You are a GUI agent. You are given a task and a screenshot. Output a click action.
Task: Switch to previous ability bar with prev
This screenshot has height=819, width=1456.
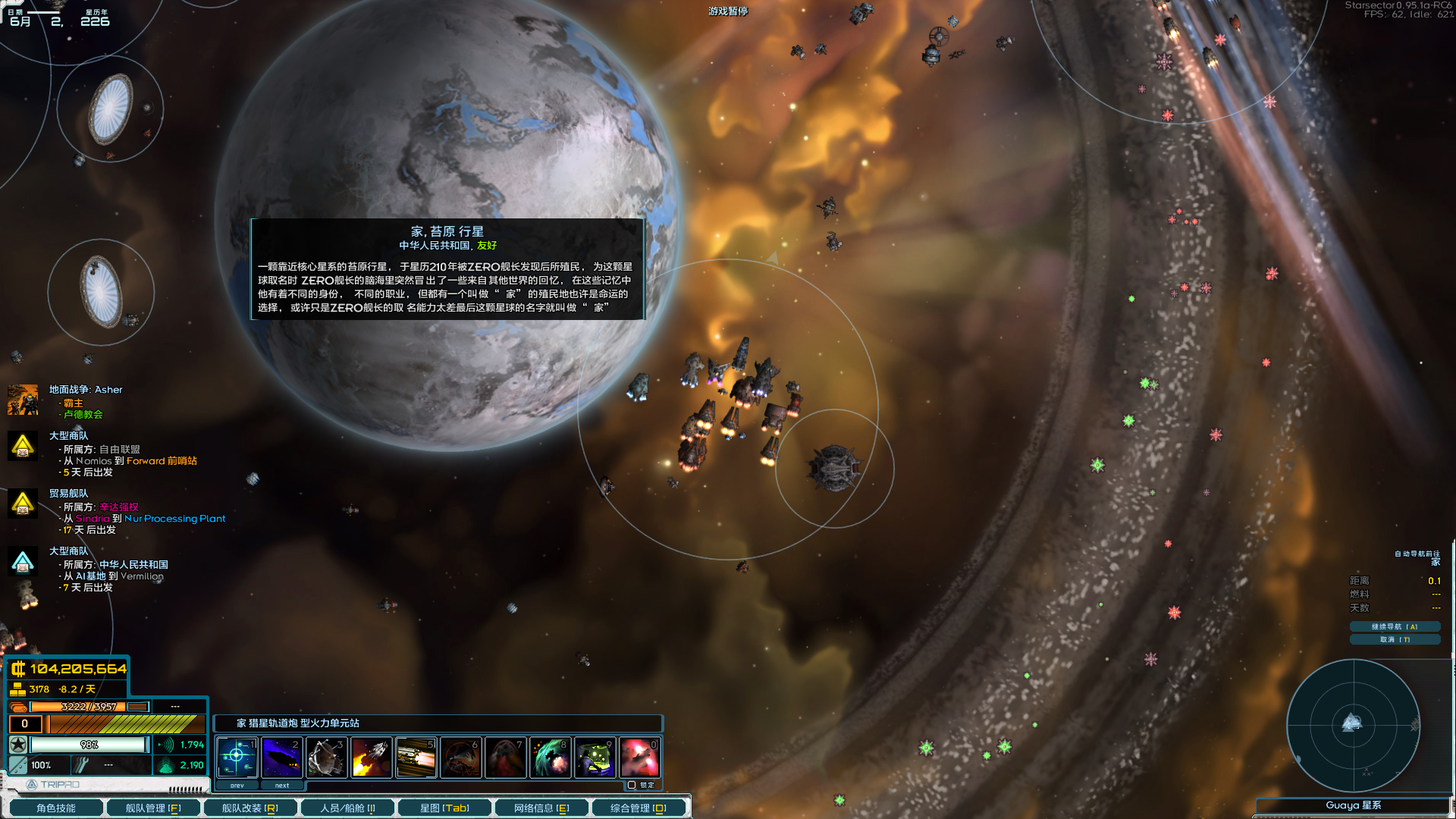237,786
